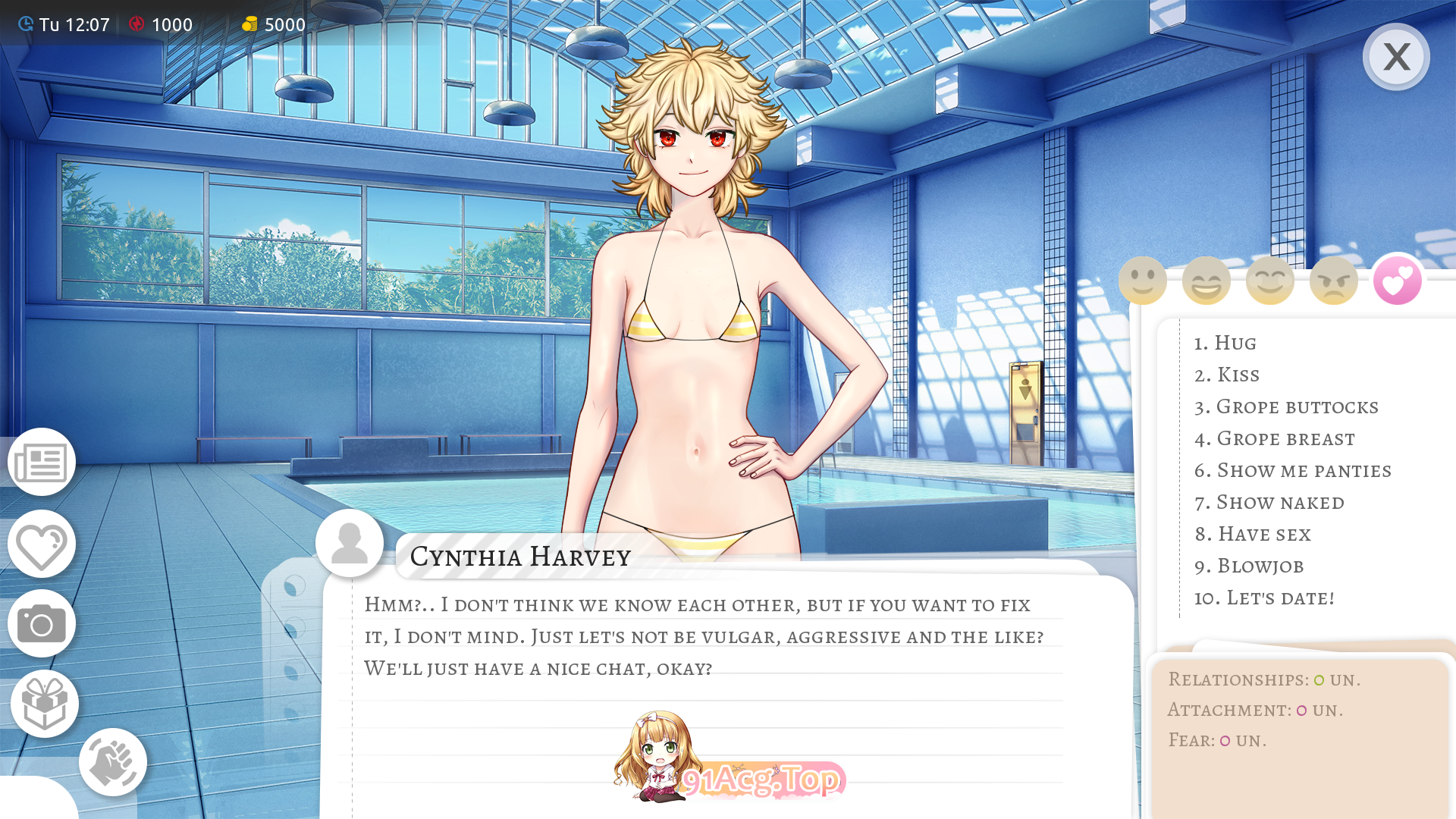
Task: Select the camera screenshot tool
Action: tap(42, 624)
